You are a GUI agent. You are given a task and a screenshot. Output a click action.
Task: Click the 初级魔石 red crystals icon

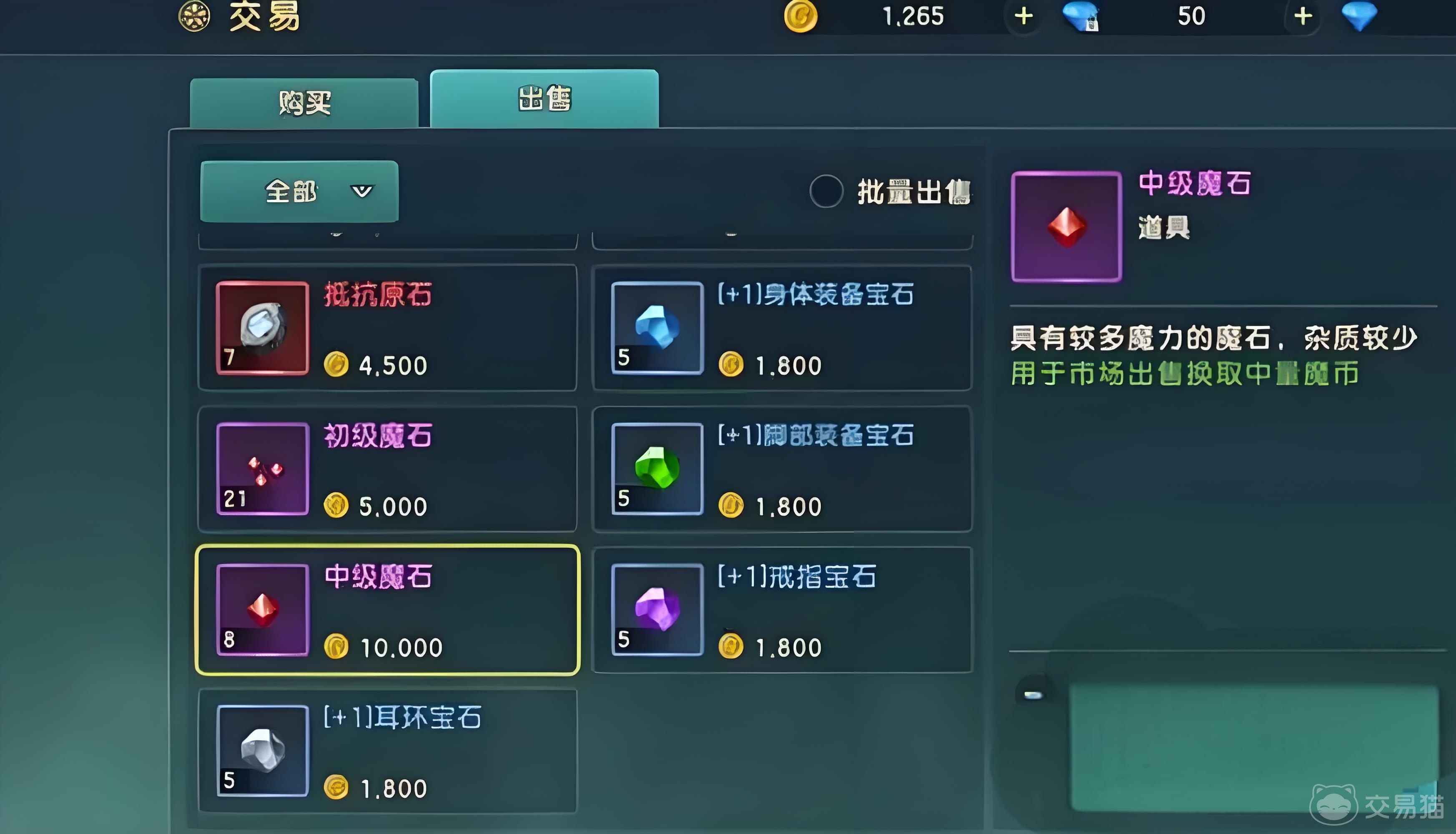pyautogui.click(x=262, y=470)
